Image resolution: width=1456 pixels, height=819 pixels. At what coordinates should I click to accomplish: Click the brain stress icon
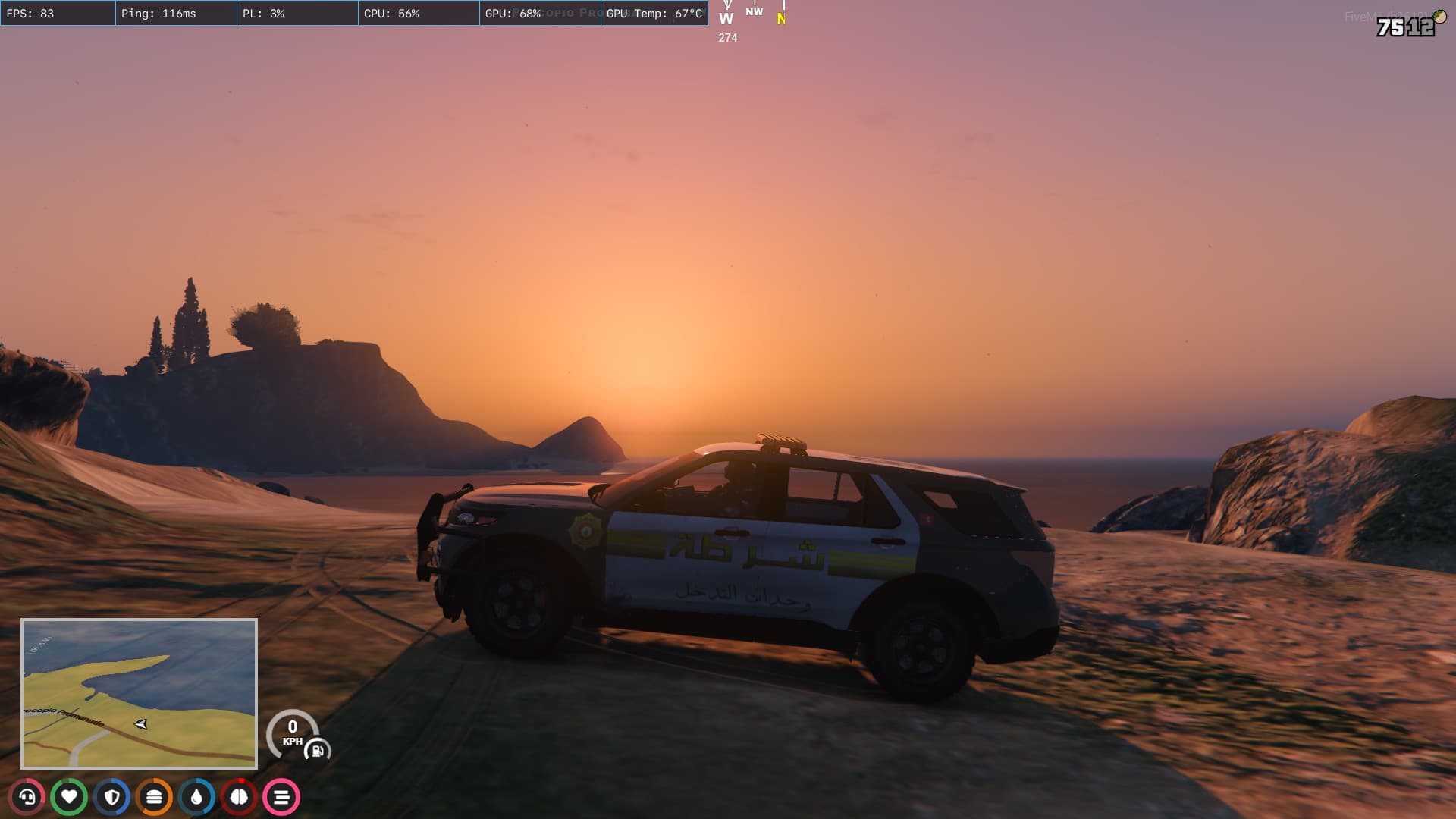coord(239,797)
